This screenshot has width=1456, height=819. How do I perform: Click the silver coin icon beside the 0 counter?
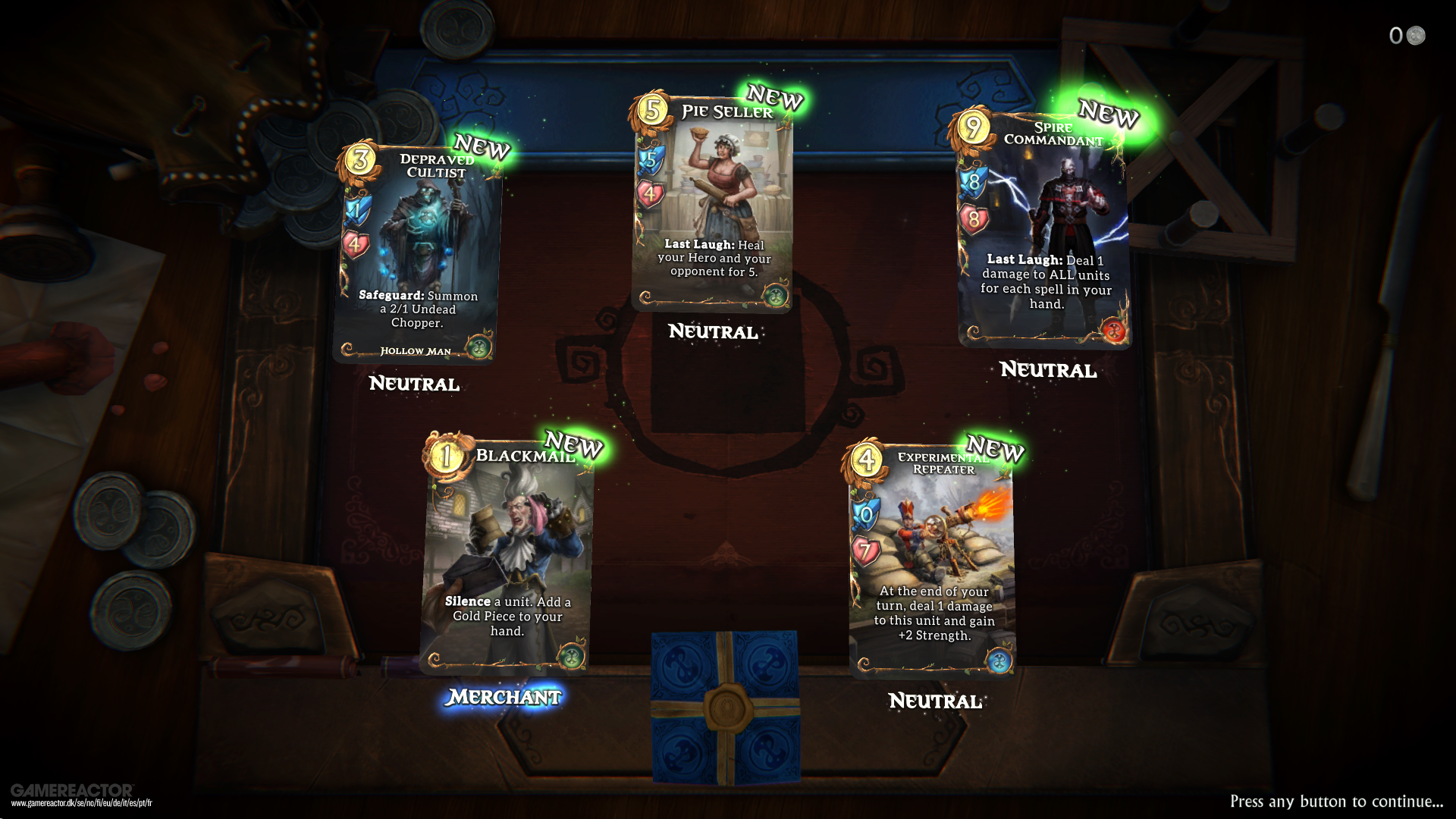pos(1415,35)
